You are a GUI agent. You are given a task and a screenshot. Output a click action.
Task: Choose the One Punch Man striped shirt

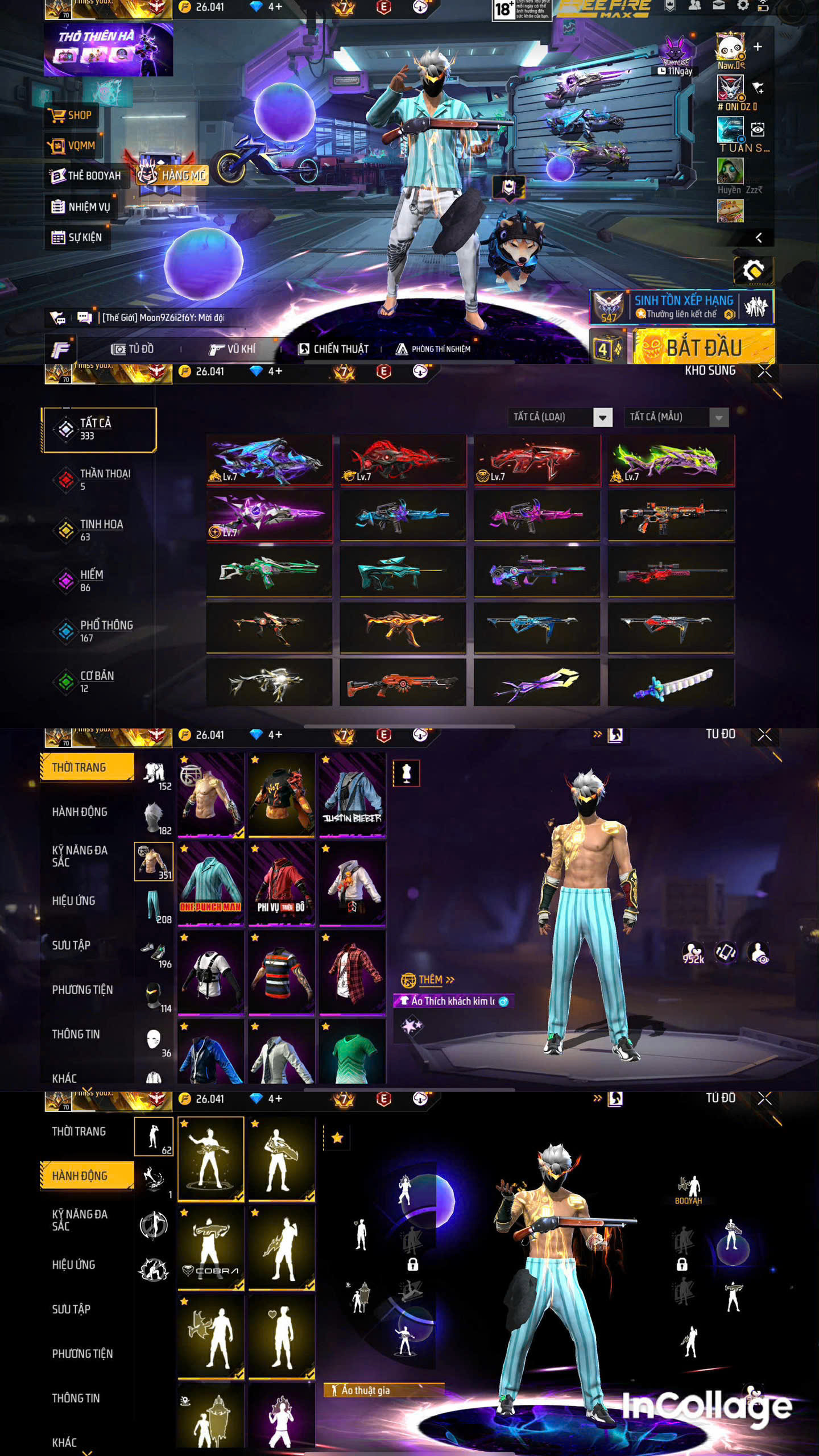(x=211, y=883)
